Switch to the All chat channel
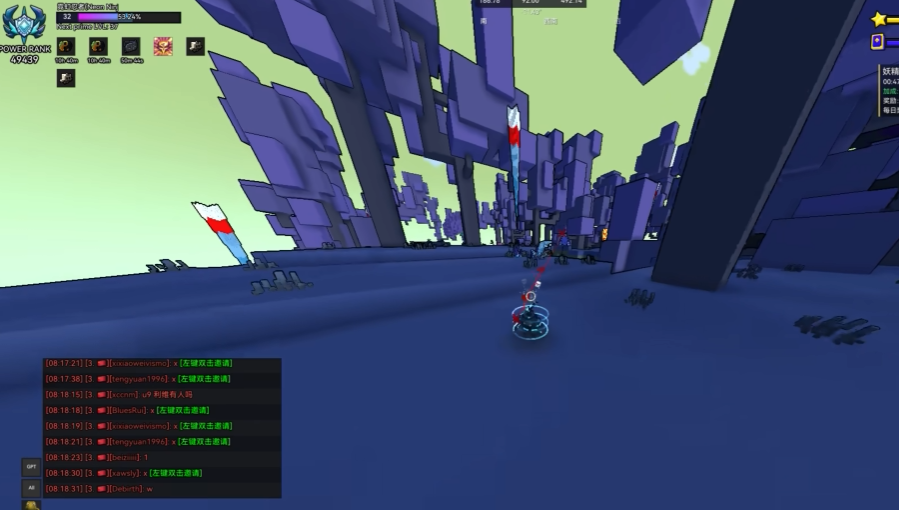The height and width of the screenshot is (510, 899). click(x=32, y=488)
